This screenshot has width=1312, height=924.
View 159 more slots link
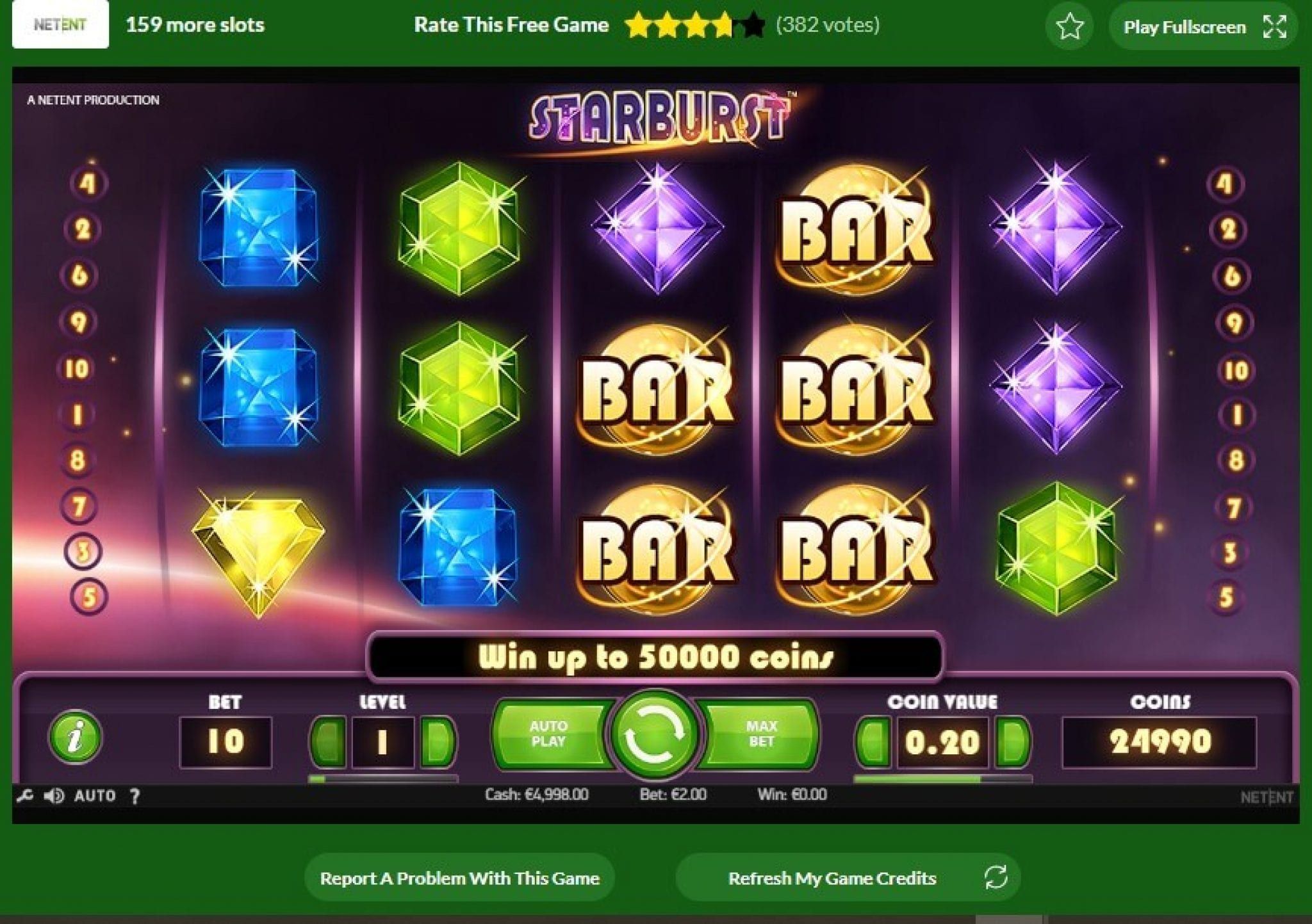195,25
